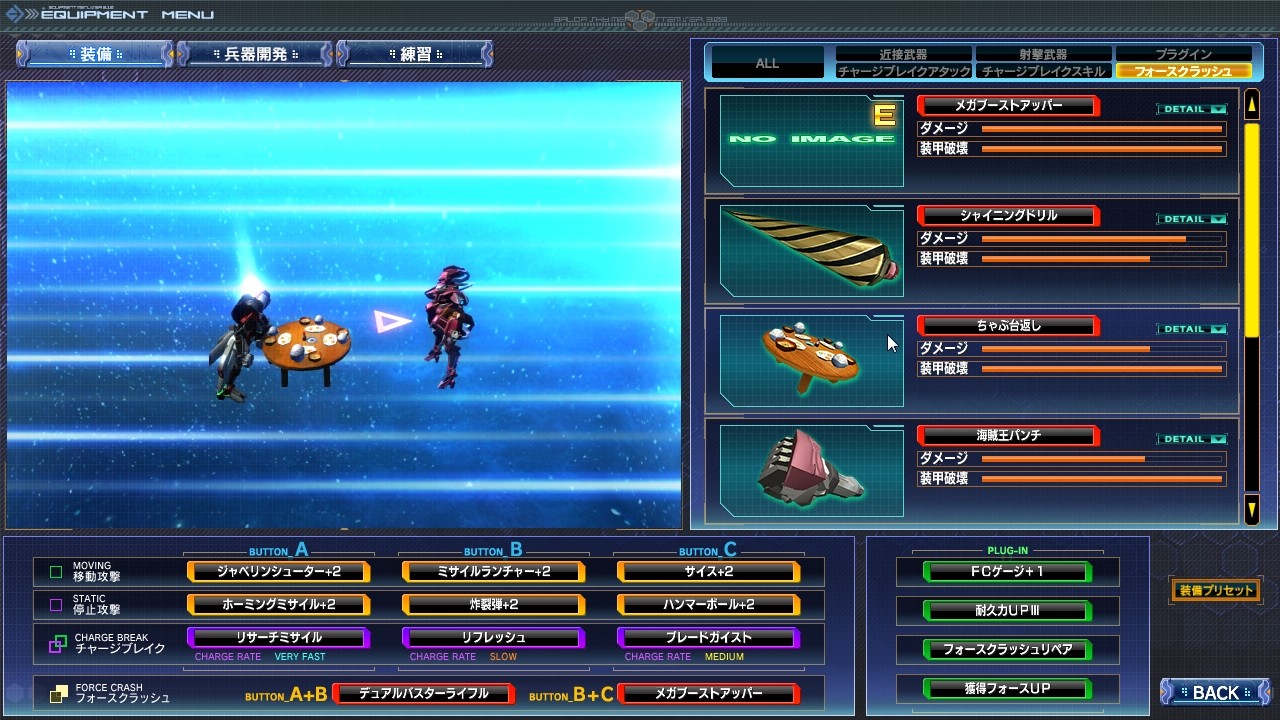Open DETAIL view for 海賊王パンチ
This screenshot has width=1280, height=720.
[1190, 437]
